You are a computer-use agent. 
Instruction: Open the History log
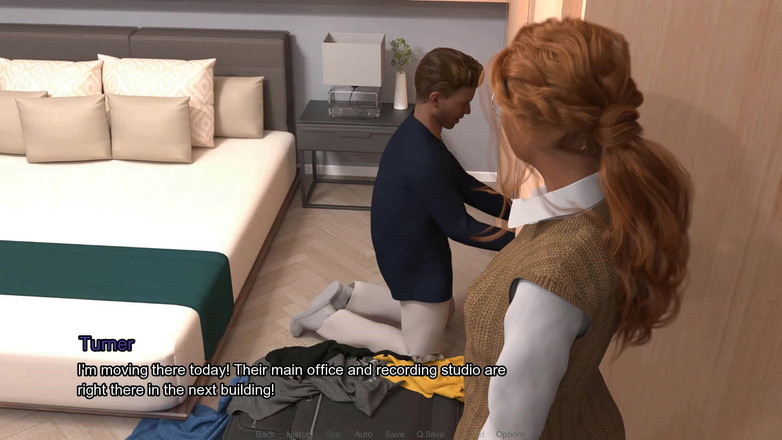click(299, 434)
